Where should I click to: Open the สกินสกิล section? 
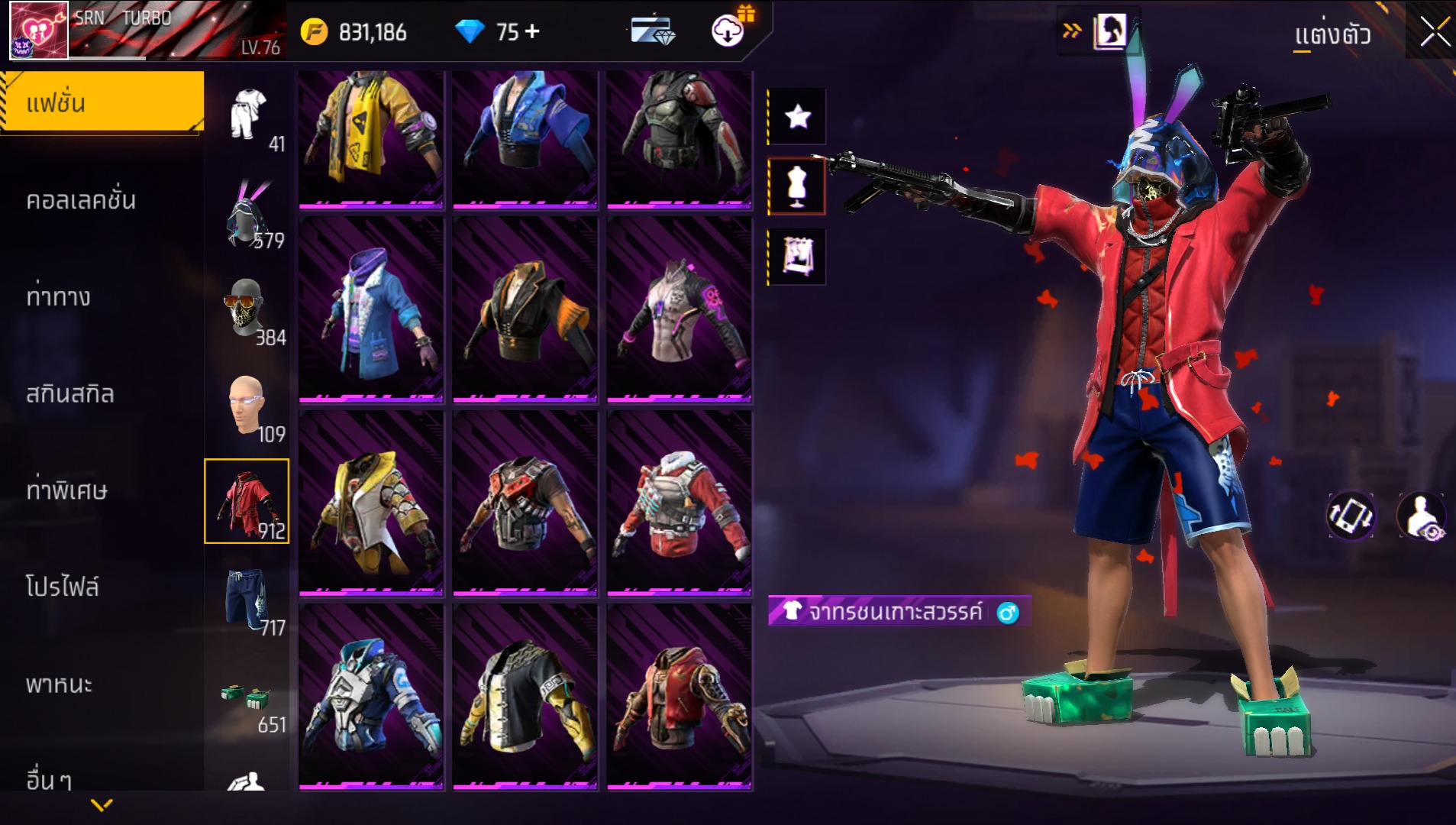(x=70, y=393)
